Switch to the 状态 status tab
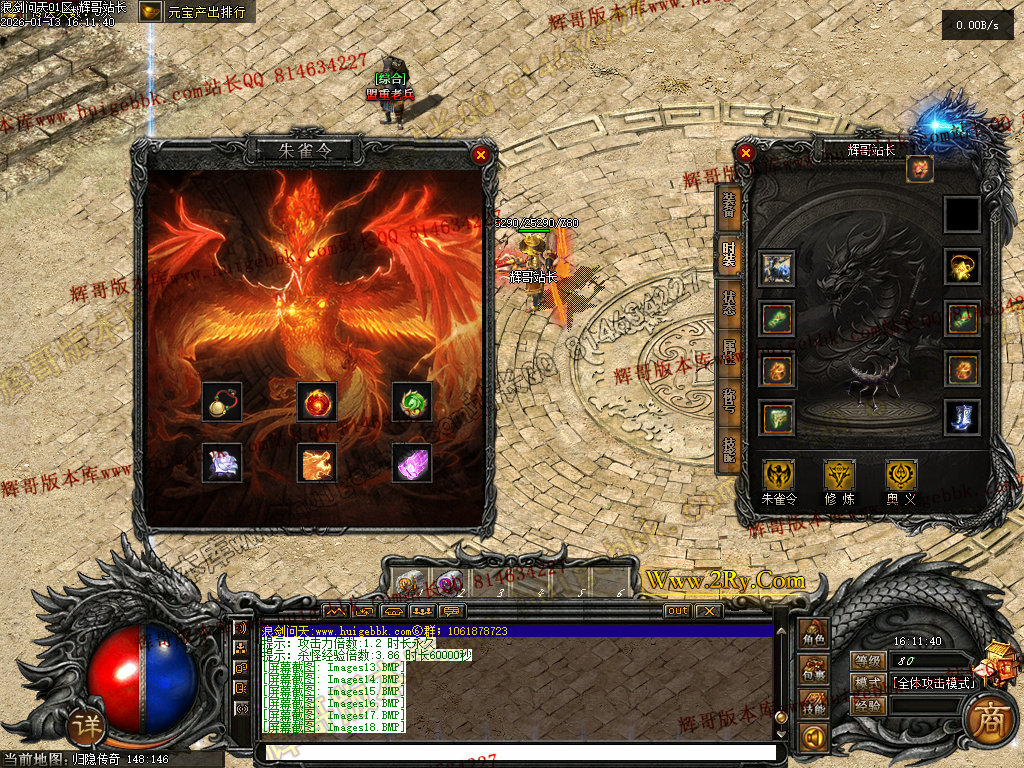 pos(729,304)
